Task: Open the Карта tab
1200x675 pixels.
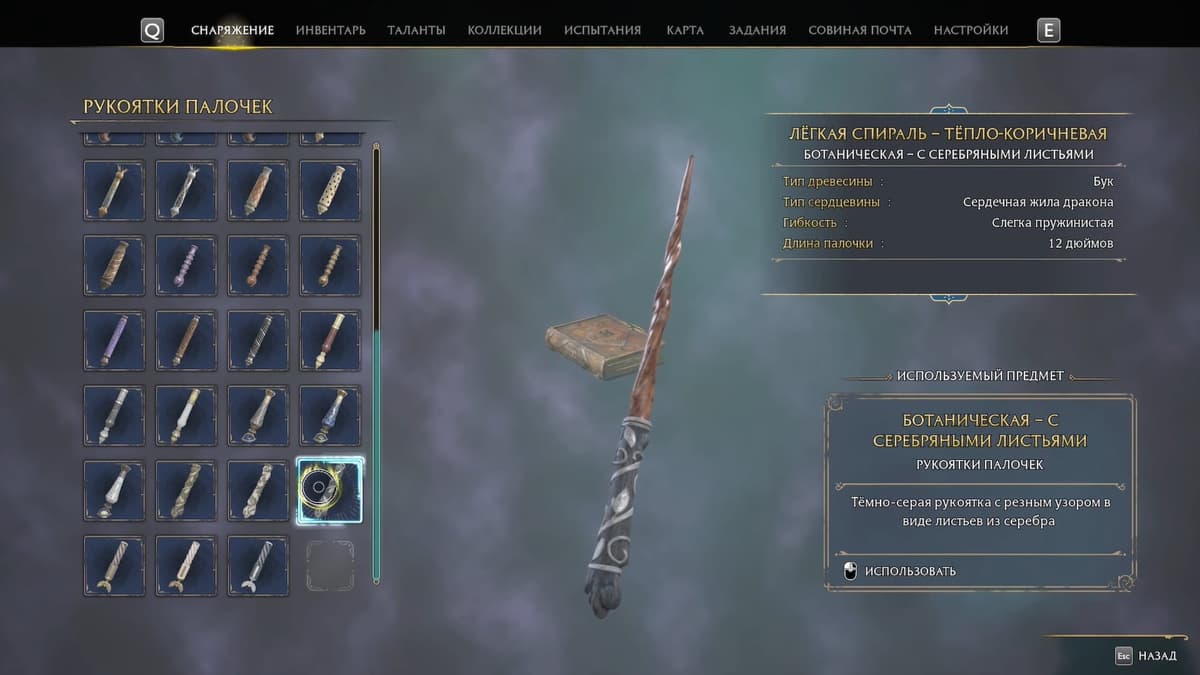Action: click(x=685, y=30)
